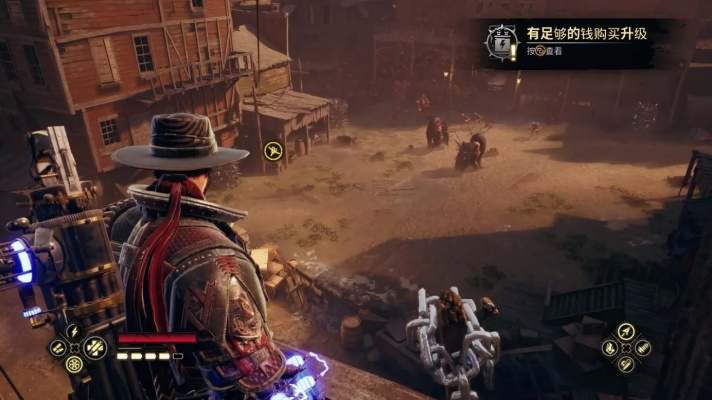Choose the left ability icon beside the lightning bolt
Viewport: 712px width, 400px height.
pyautogui.click(x=57, y=347)
